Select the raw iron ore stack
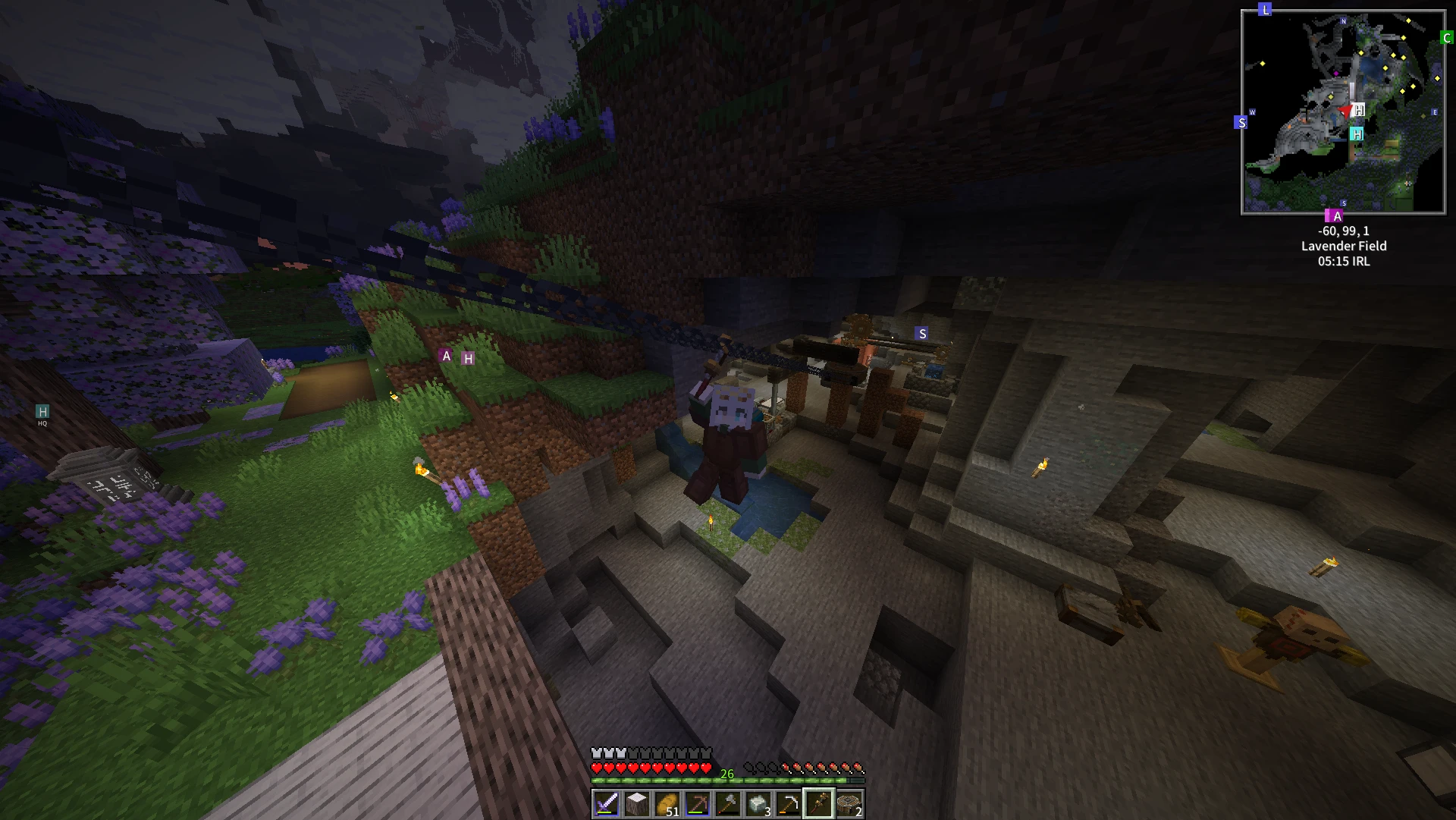 pyautogui.click(x=758, y=804)
